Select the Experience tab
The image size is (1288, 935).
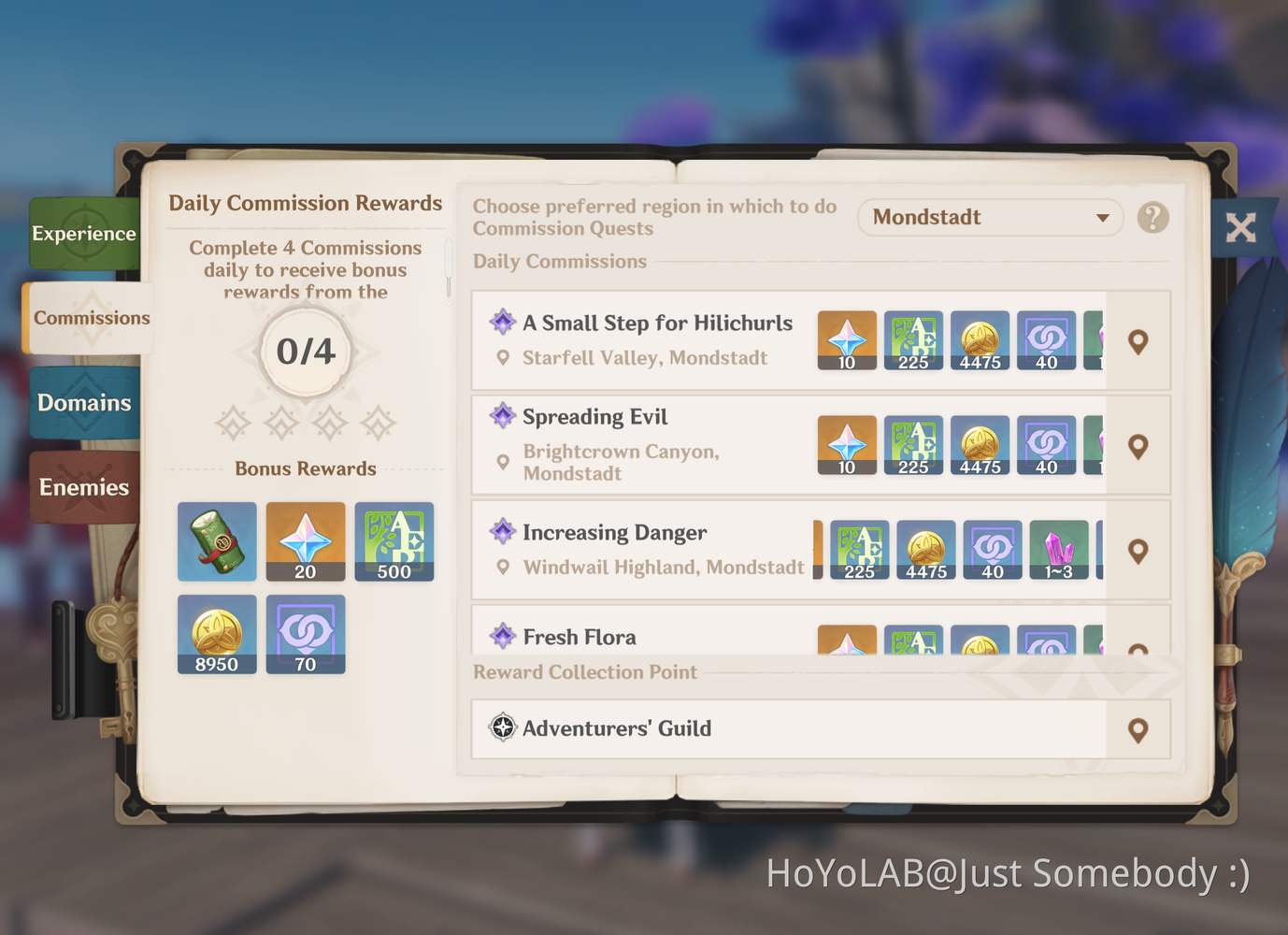click(x=84, y=234)
